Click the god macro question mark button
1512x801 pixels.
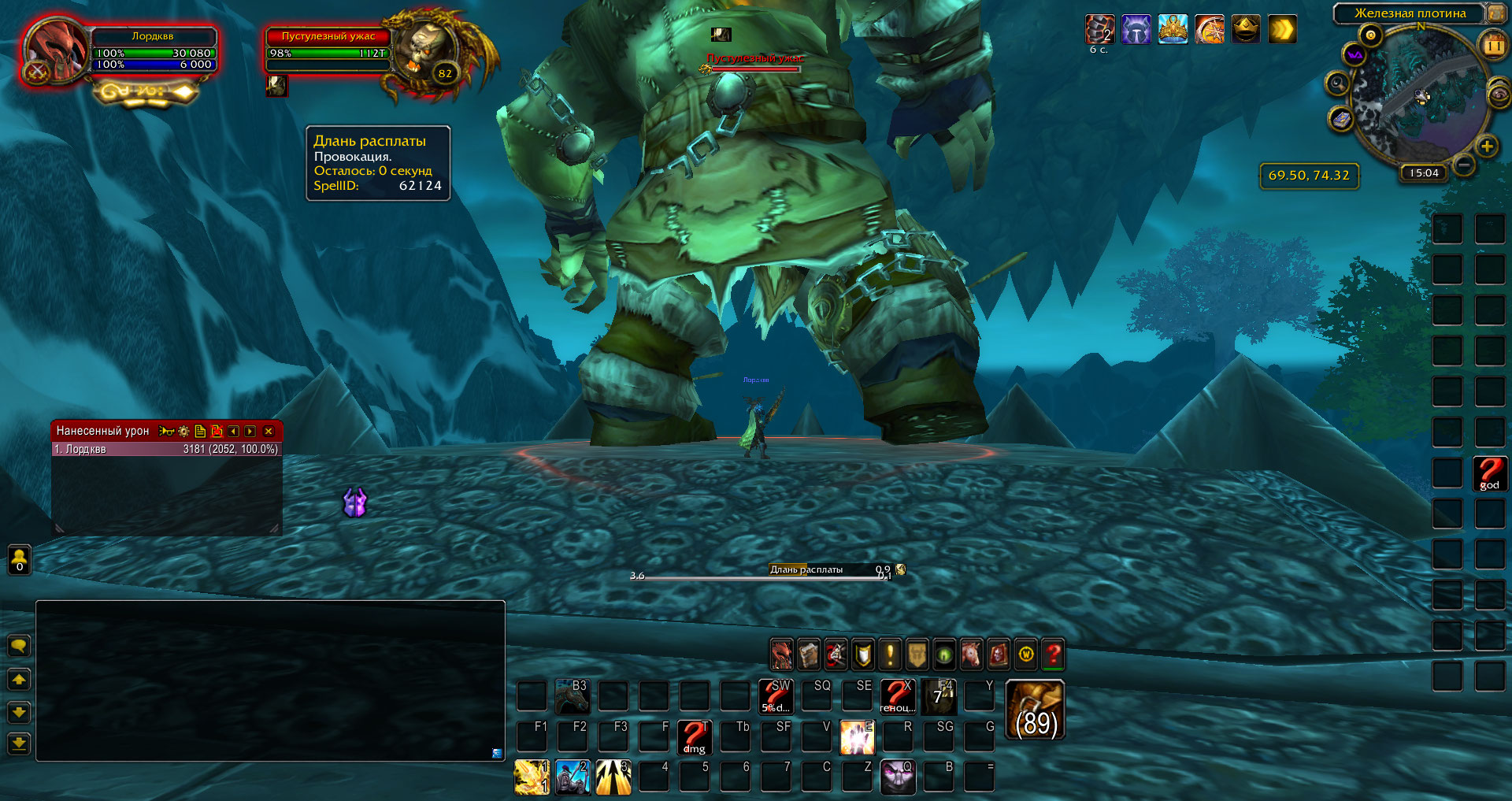(1490, 473)
